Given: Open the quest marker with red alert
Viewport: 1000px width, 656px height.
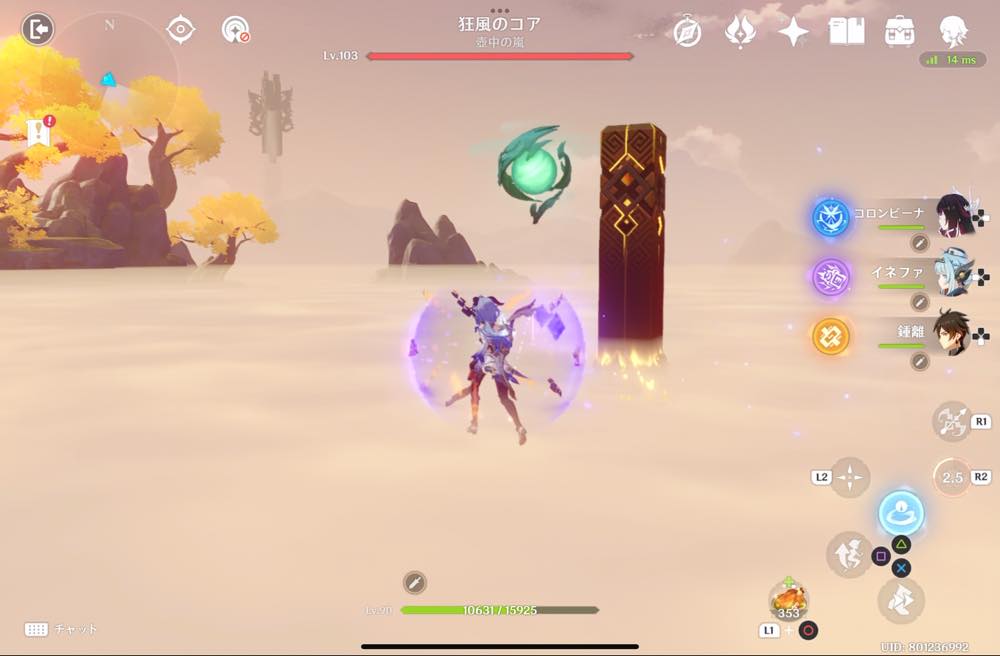Looking at the screenshot, I should tap(40, 132).
